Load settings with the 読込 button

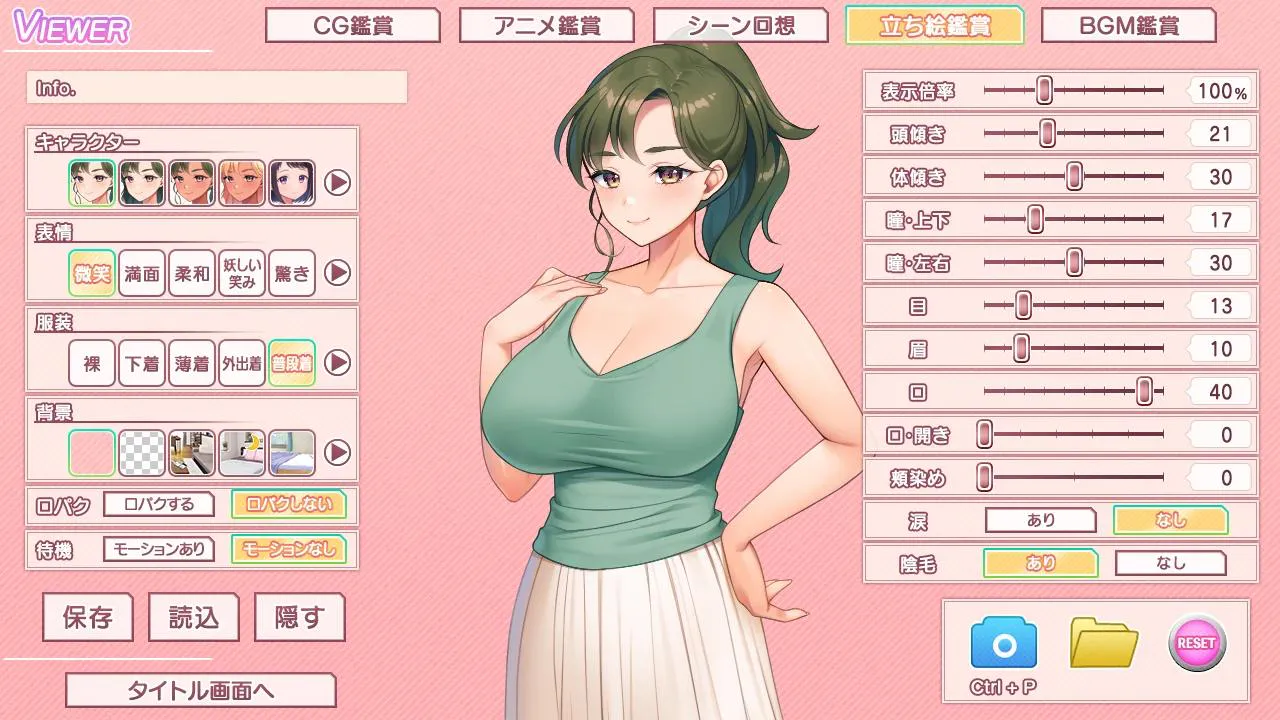click(193, 617)
